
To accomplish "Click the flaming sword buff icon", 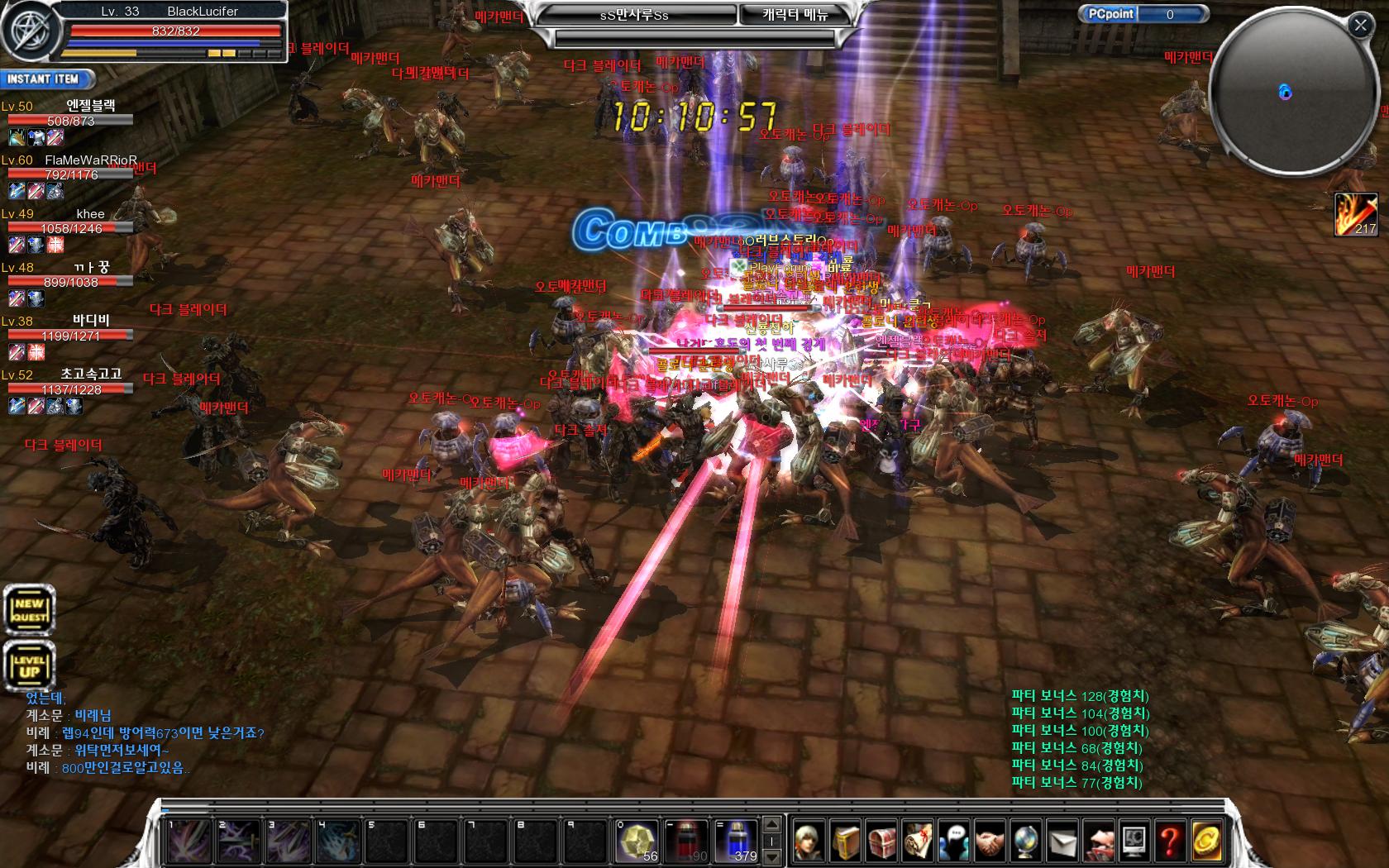I will point(1356,214).
